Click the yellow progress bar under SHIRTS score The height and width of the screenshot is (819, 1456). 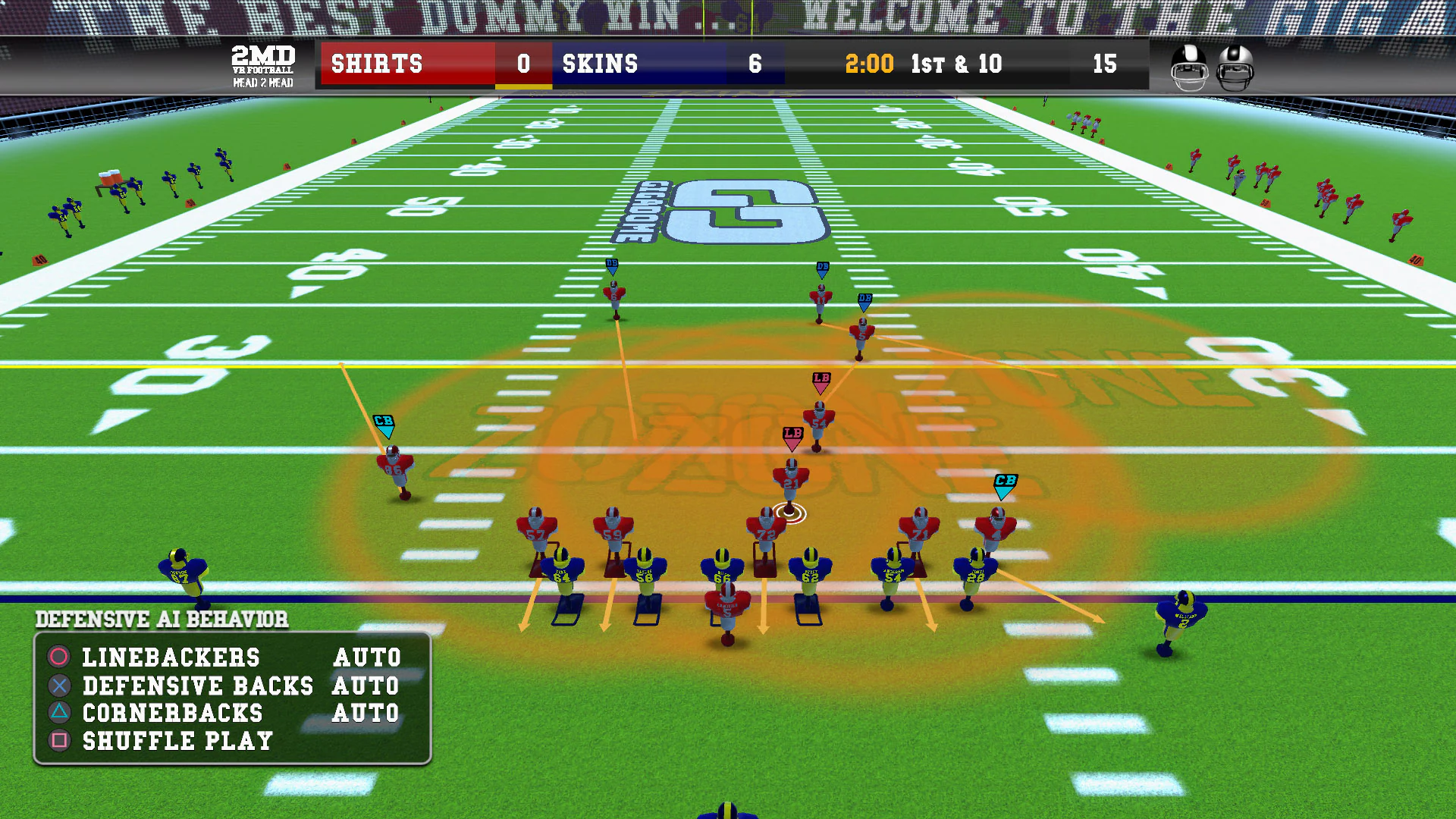click(x=523, y=86)
